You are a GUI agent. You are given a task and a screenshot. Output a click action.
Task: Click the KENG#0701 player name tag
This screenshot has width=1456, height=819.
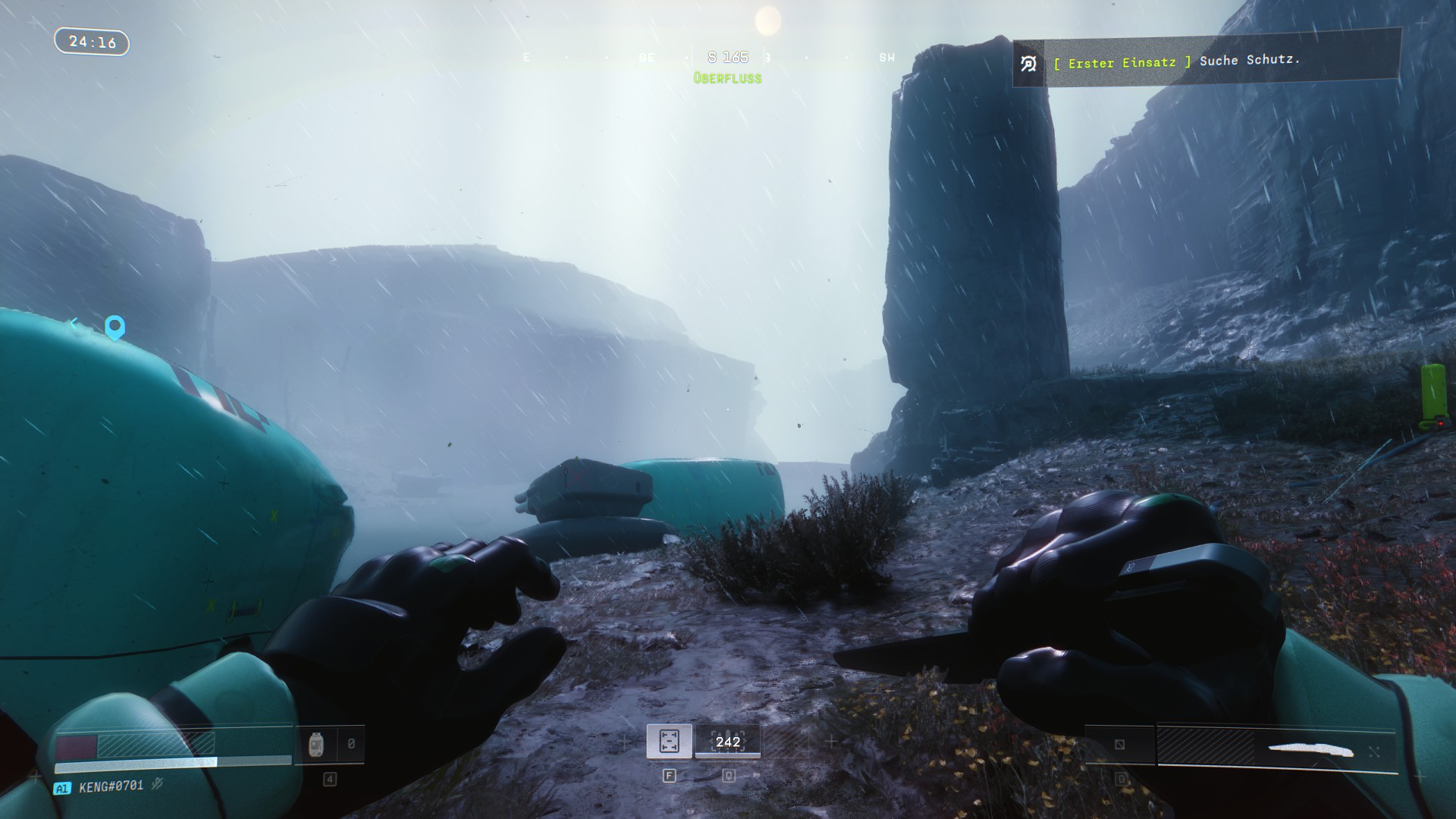coord(111,786)
